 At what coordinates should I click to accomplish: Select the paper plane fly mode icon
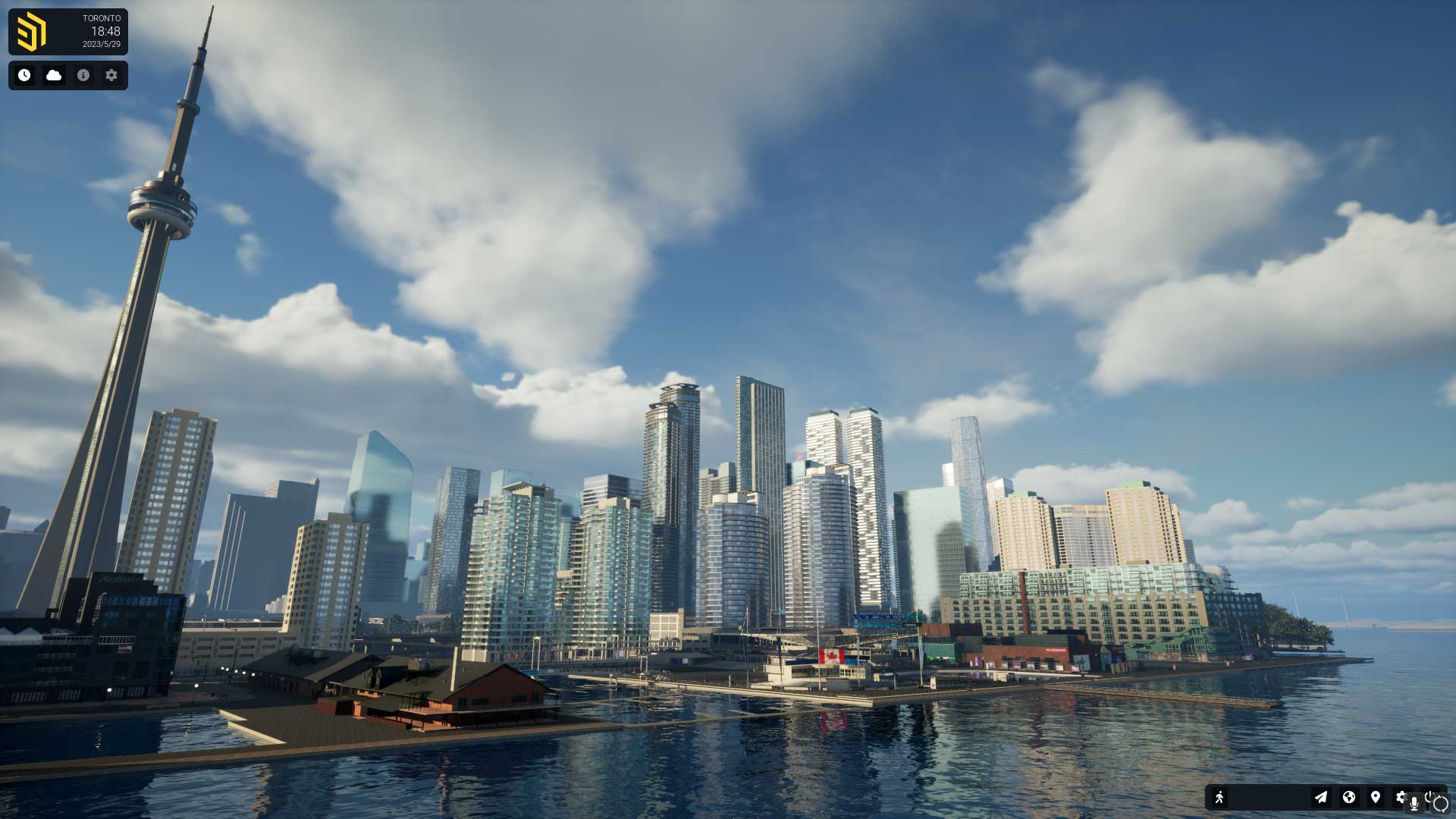[x=1321, y=797]
